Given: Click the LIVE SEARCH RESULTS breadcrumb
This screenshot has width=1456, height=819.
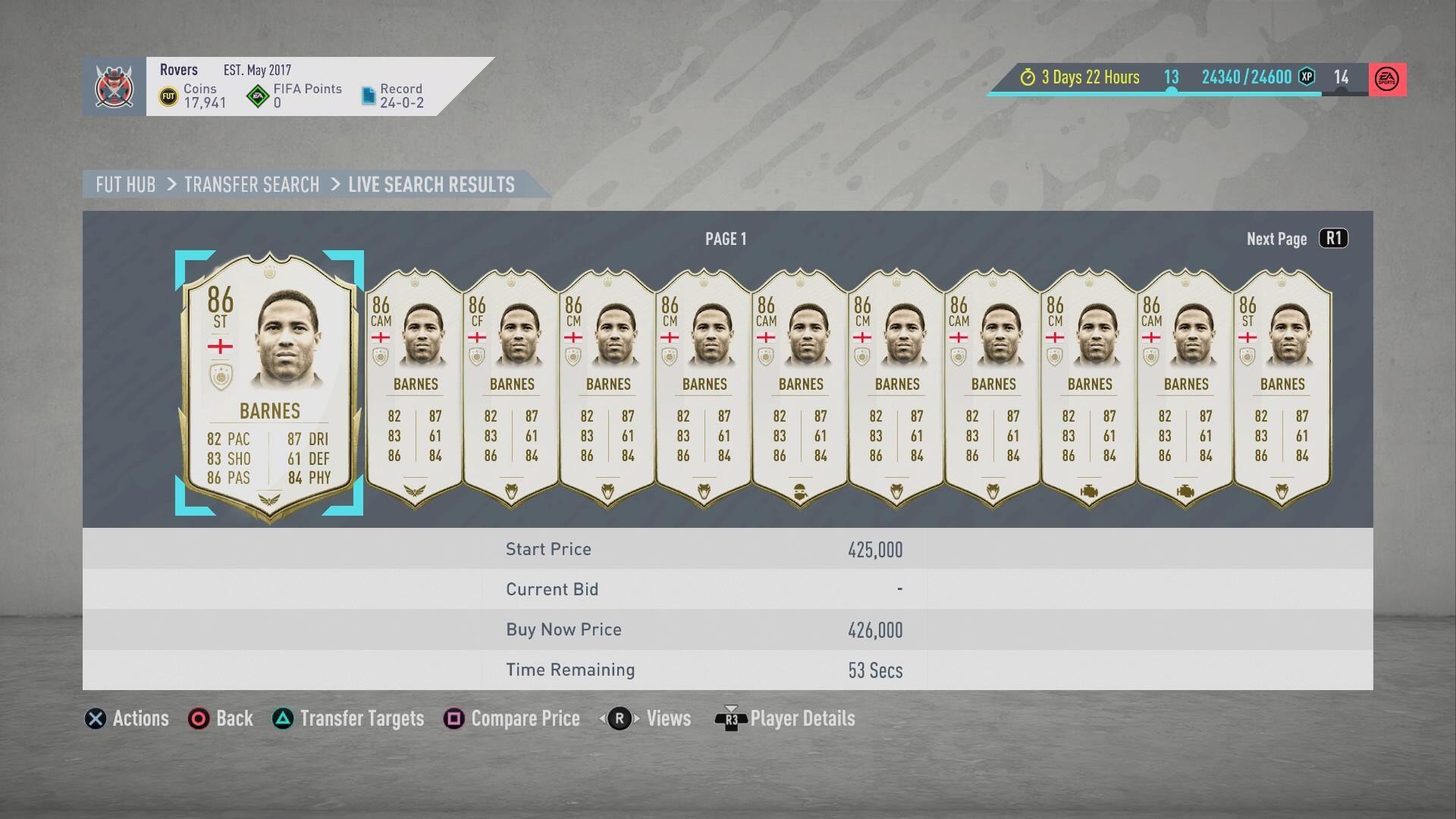Looking at the screenshot, I should tap(431, 185).
